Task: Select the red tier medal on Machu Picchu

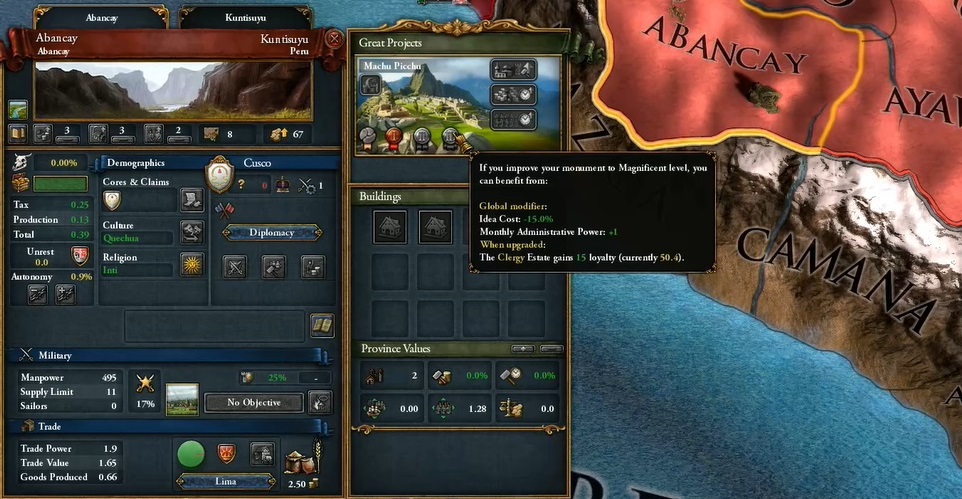Action: 392,137
